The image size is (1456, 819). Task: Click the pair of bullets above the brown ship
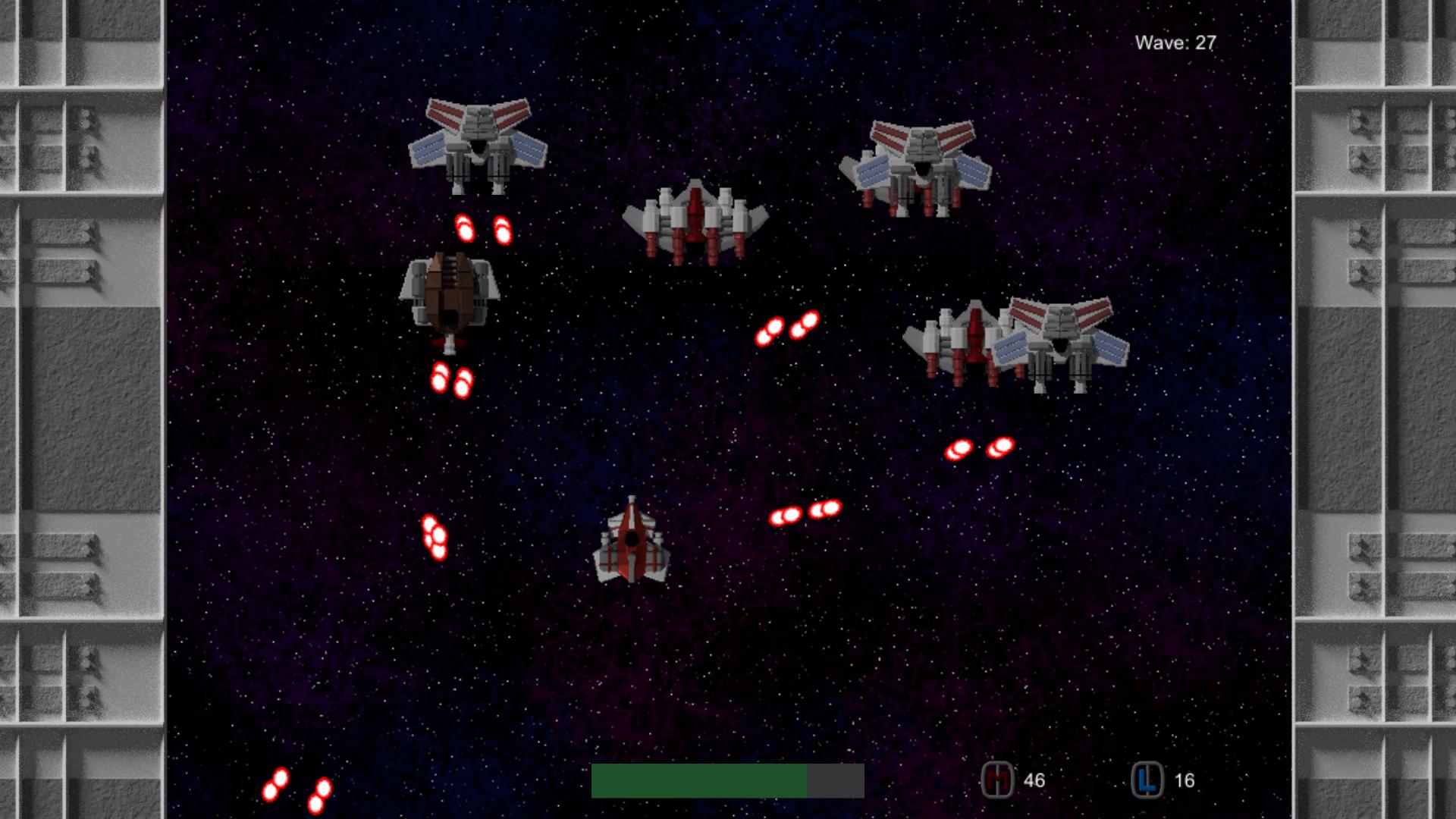(482, 227)
